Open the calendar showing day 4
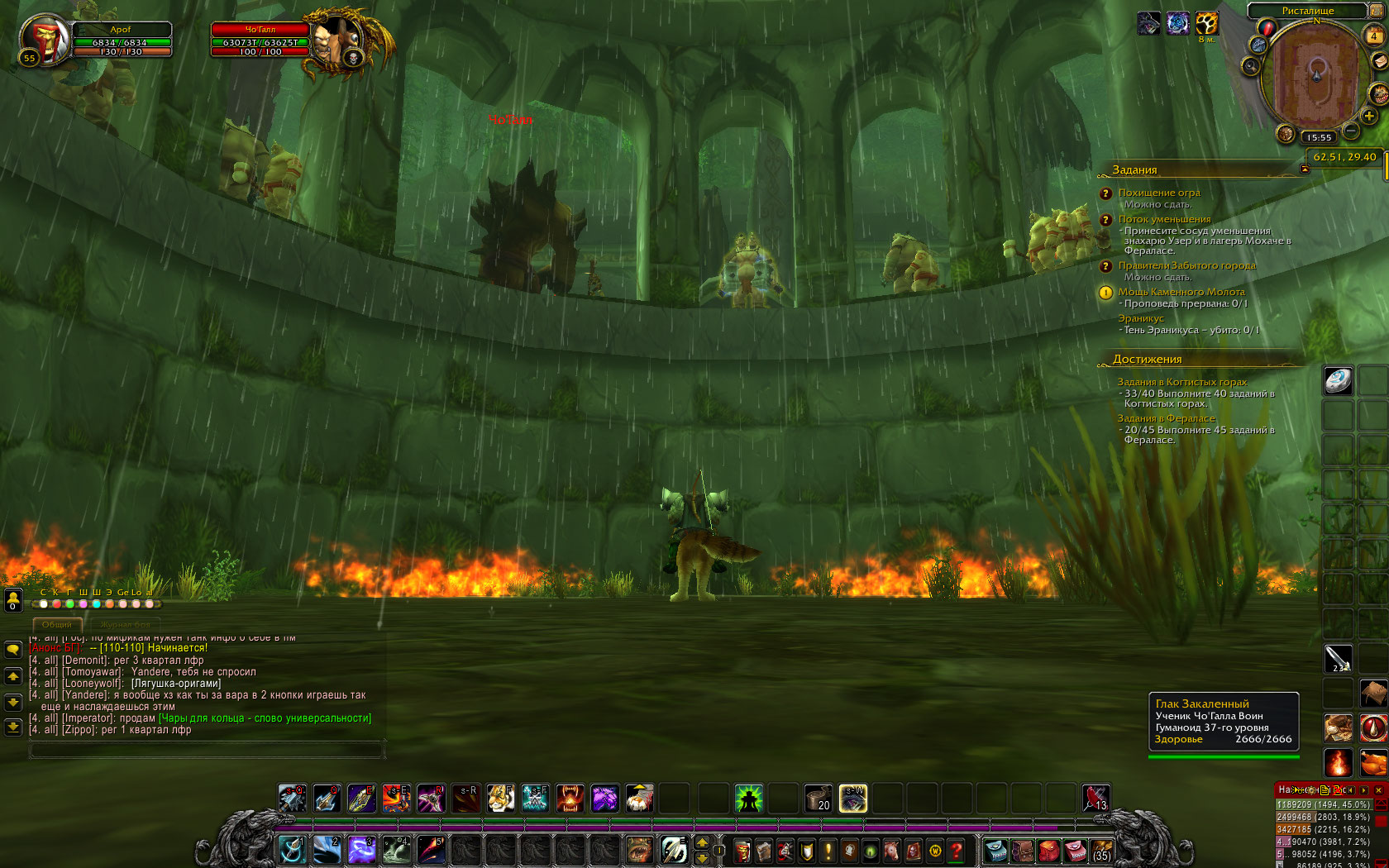Viewport: 1389px width, 868px height. point(1373,36)
